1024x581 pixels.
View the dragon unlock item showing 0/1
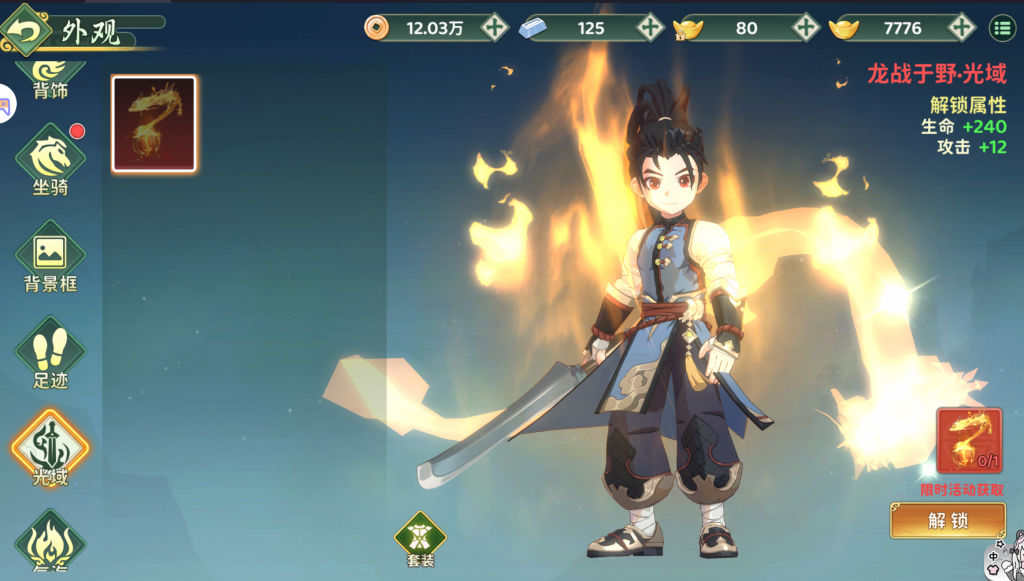point(969,440)
